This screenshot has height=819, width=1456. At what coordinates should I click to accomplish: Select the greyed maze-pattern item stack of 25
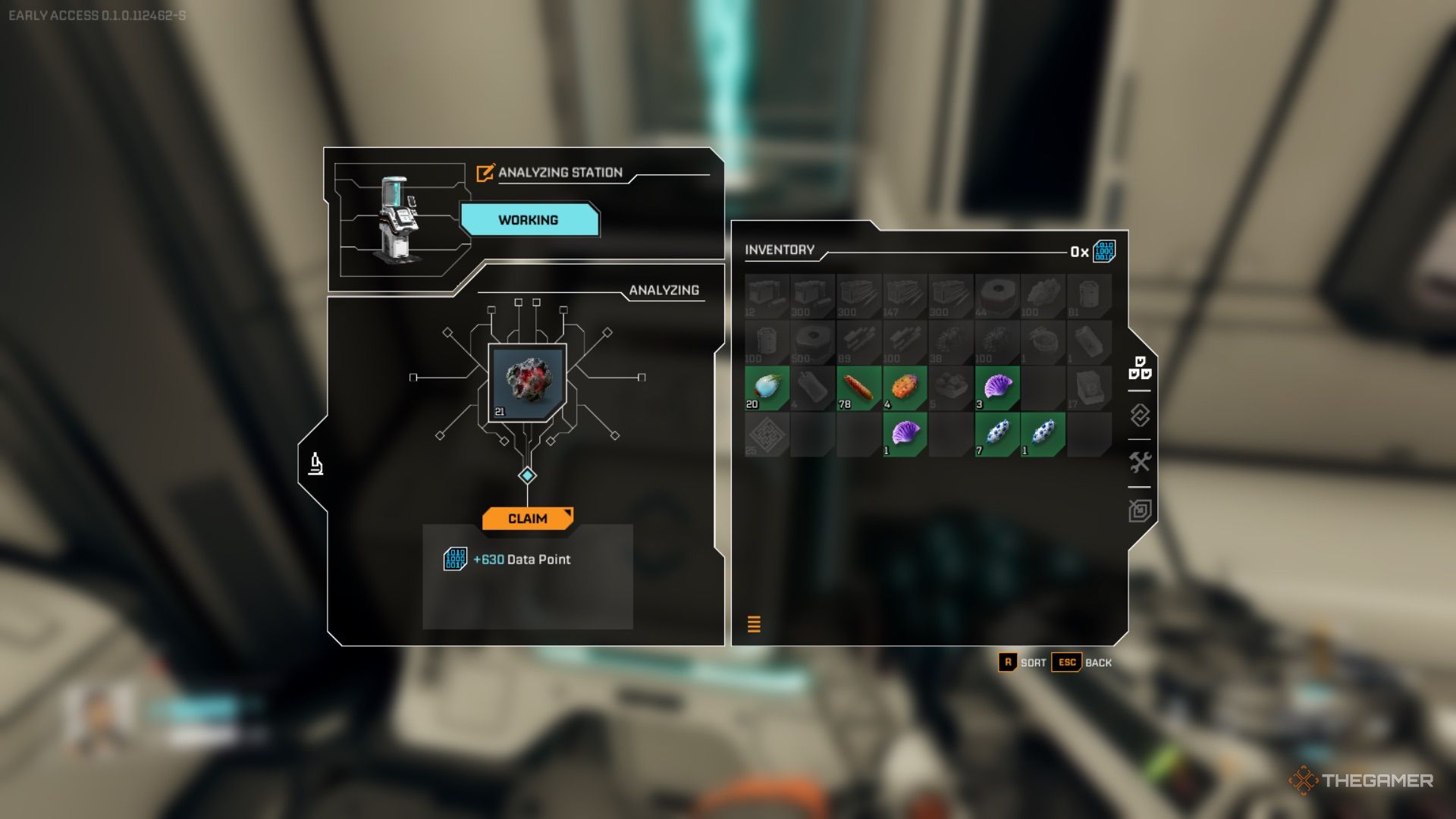767,434
